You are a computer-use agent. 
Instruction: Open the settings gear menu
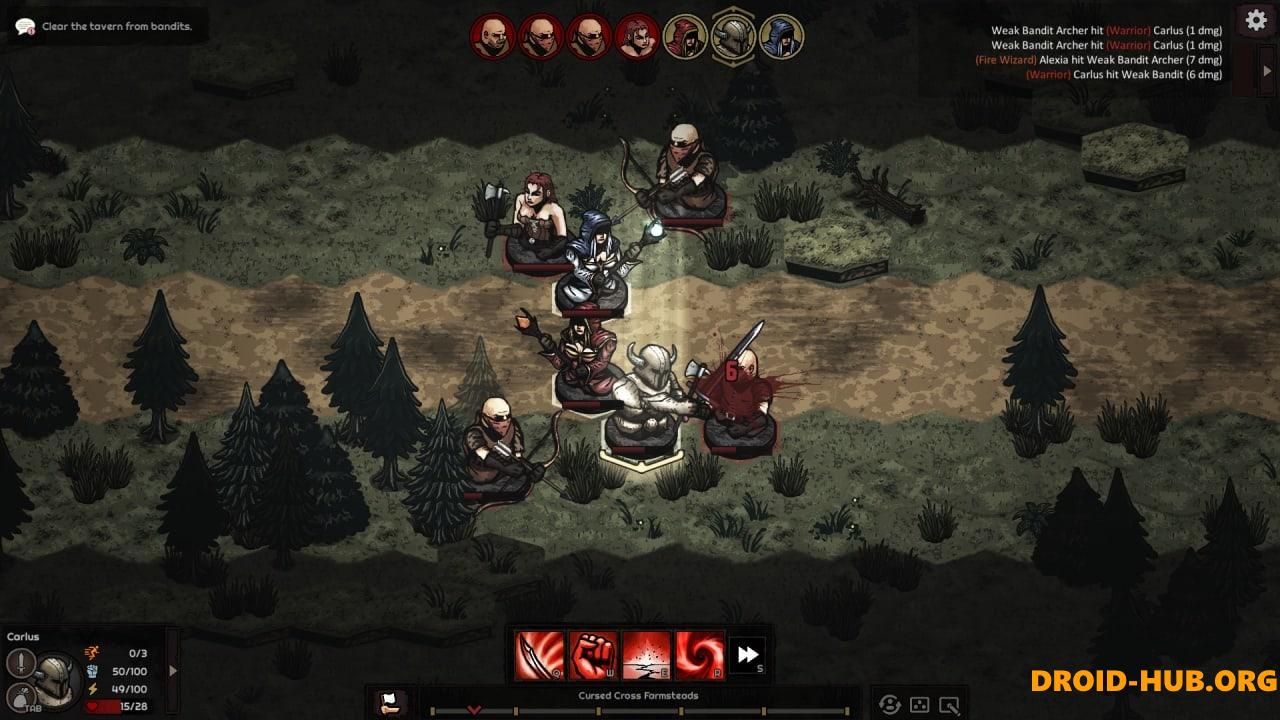coord(1256,21)
